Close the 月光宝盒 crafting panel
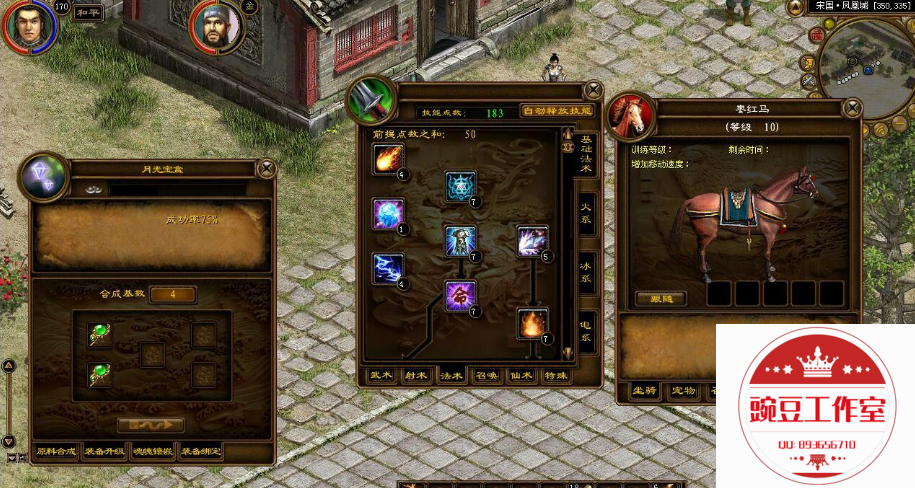 266,168
